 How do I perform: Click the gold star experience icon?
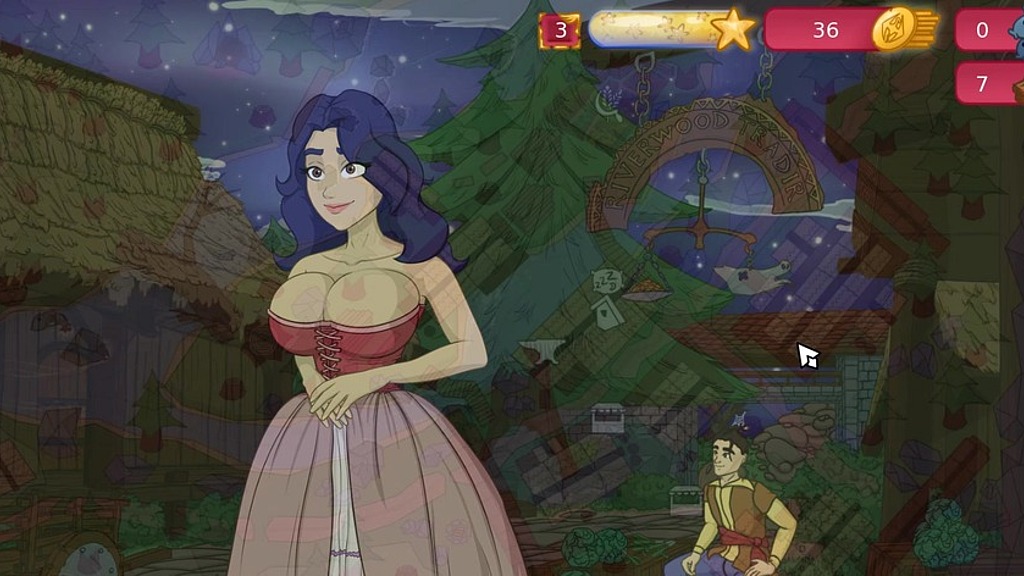(733, 31)
